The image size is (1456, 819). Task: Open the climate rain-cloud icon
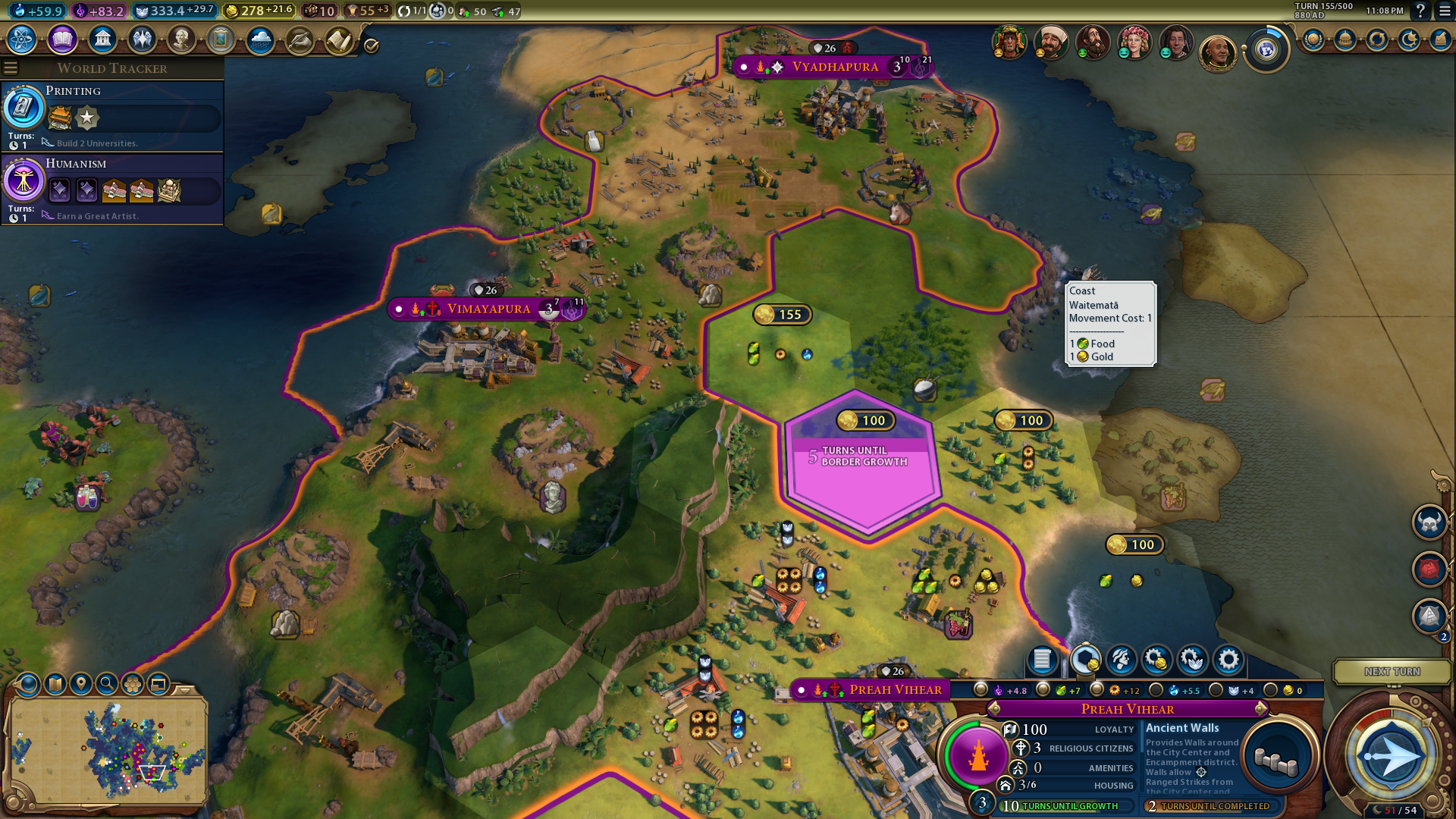[260, 39]
